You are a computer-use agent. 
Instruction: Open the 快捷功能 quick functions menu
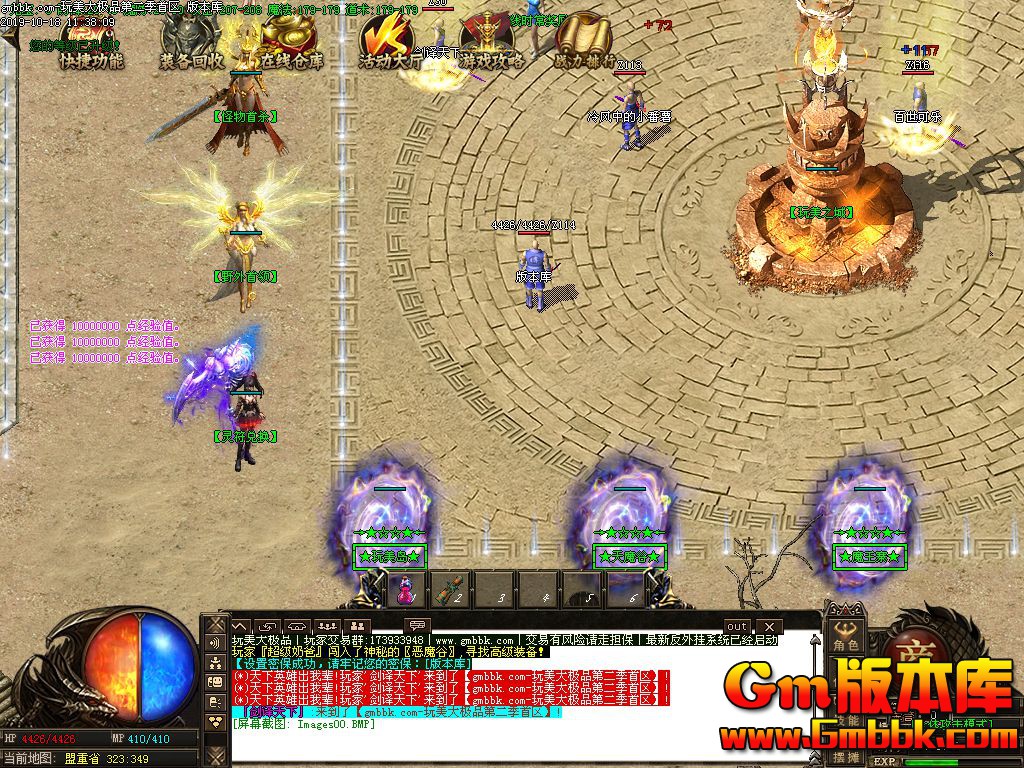pos(91,47)
